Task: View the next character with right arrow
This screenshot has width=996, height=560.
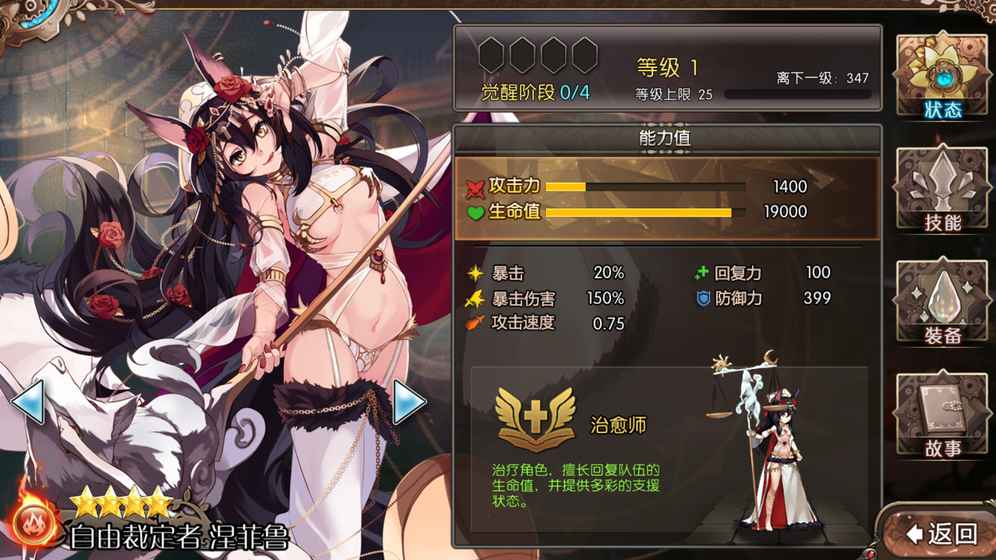Action: pos(409,403)
